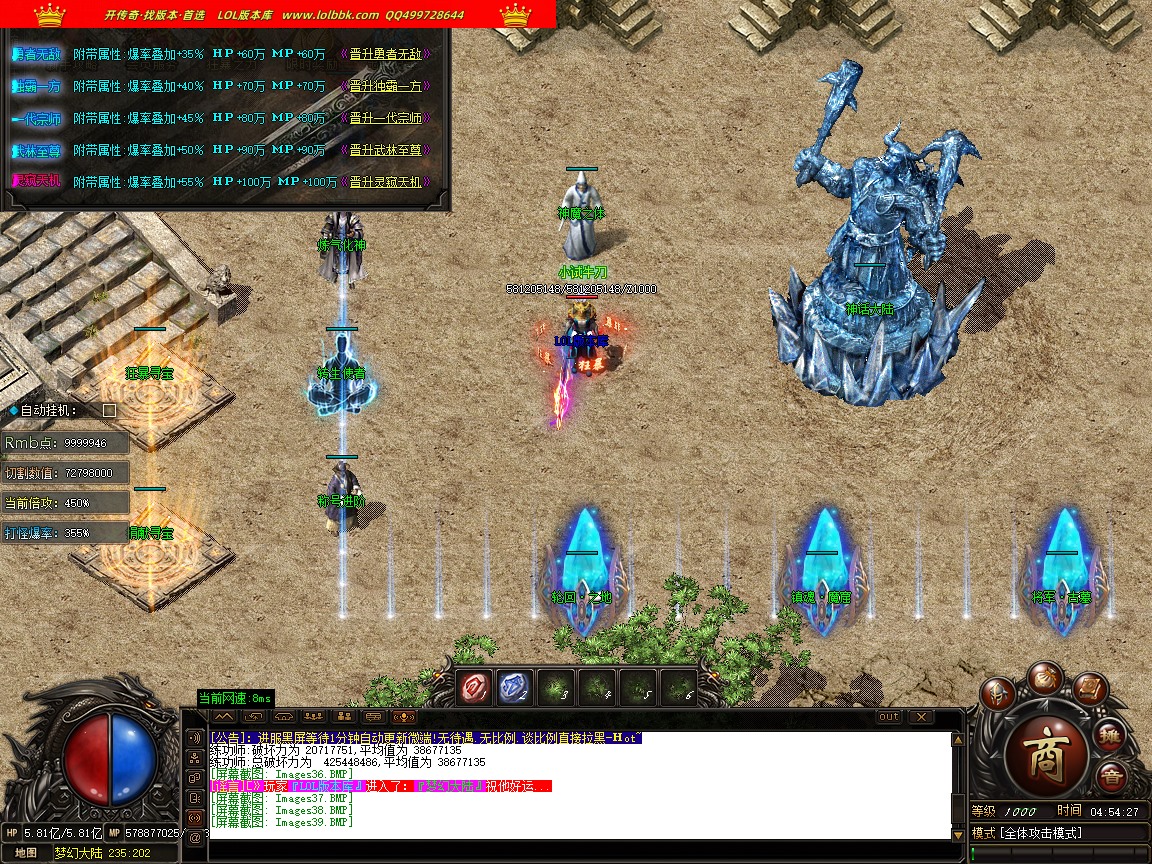Close the game with the X button
This screenshot has width=1152, height=864.
click(x=920, y=716)
